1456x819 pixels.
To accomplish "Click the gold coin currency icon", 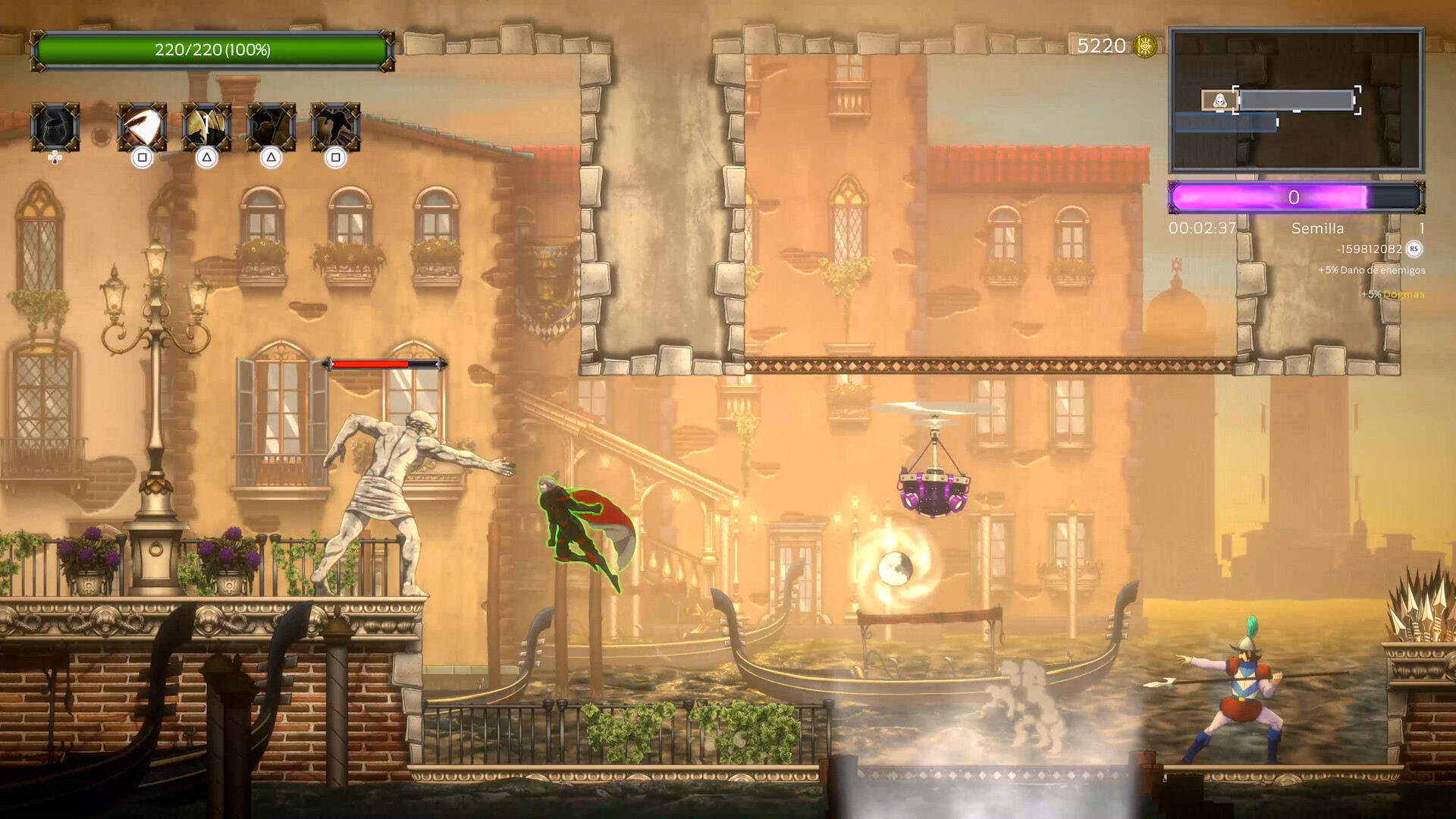I will [1145, 46].
